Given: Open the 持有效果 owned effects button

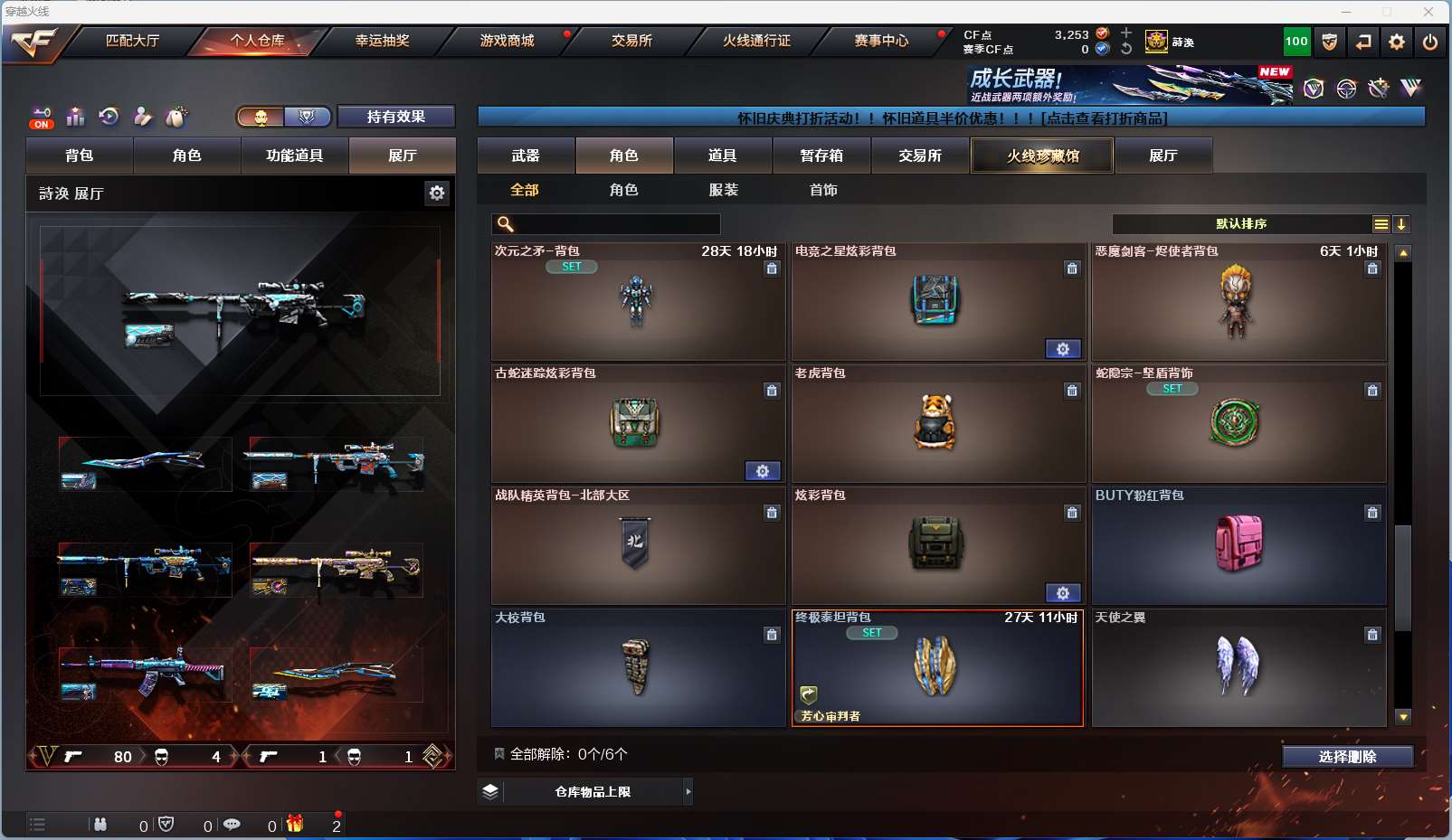Looking at the screenshot, I should click(395, 117).
